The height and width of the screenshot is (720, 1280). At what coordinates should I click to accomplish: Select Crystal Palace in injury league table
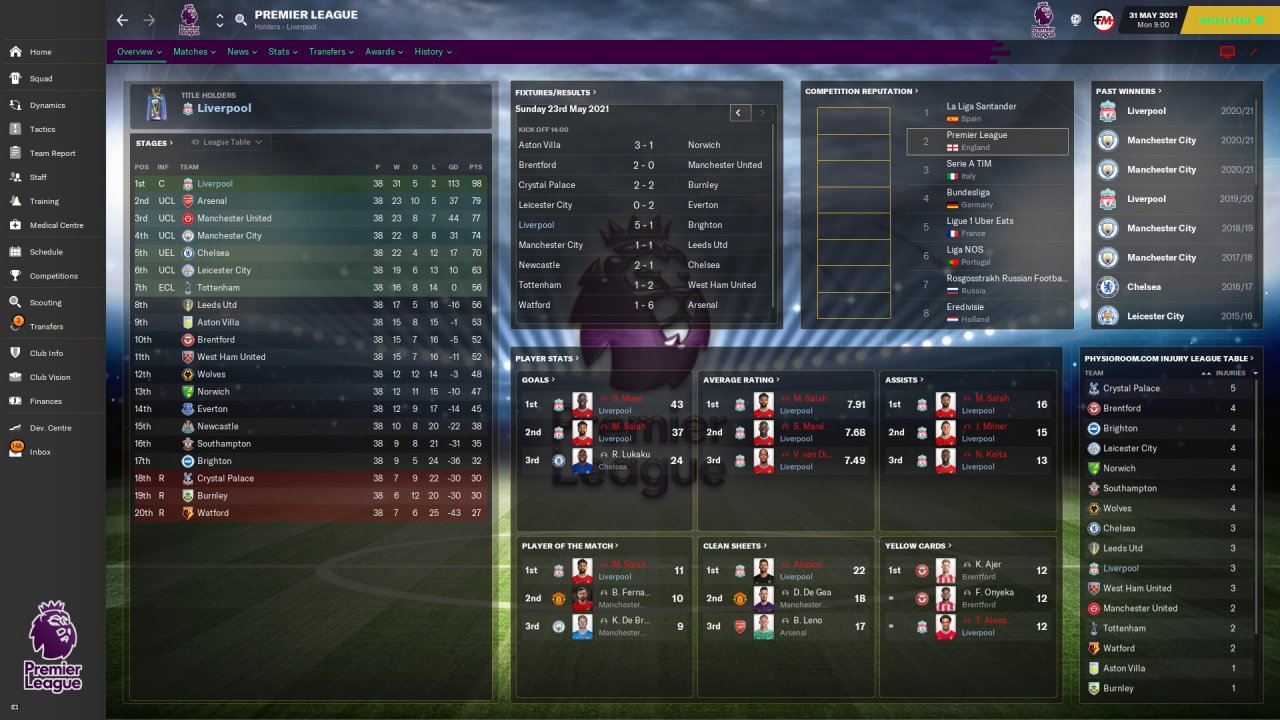tap(1131, 388)
